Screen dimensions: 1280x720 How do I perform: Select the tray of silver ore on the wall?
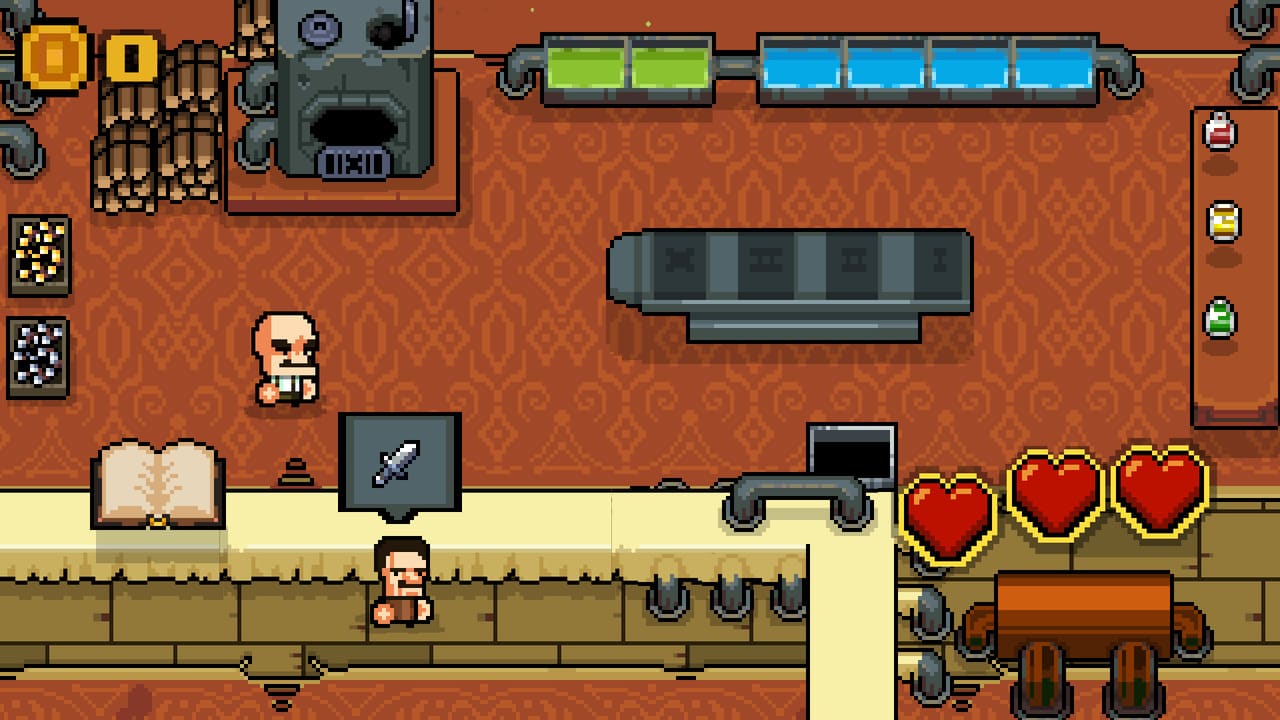click(x=38, y=352)
